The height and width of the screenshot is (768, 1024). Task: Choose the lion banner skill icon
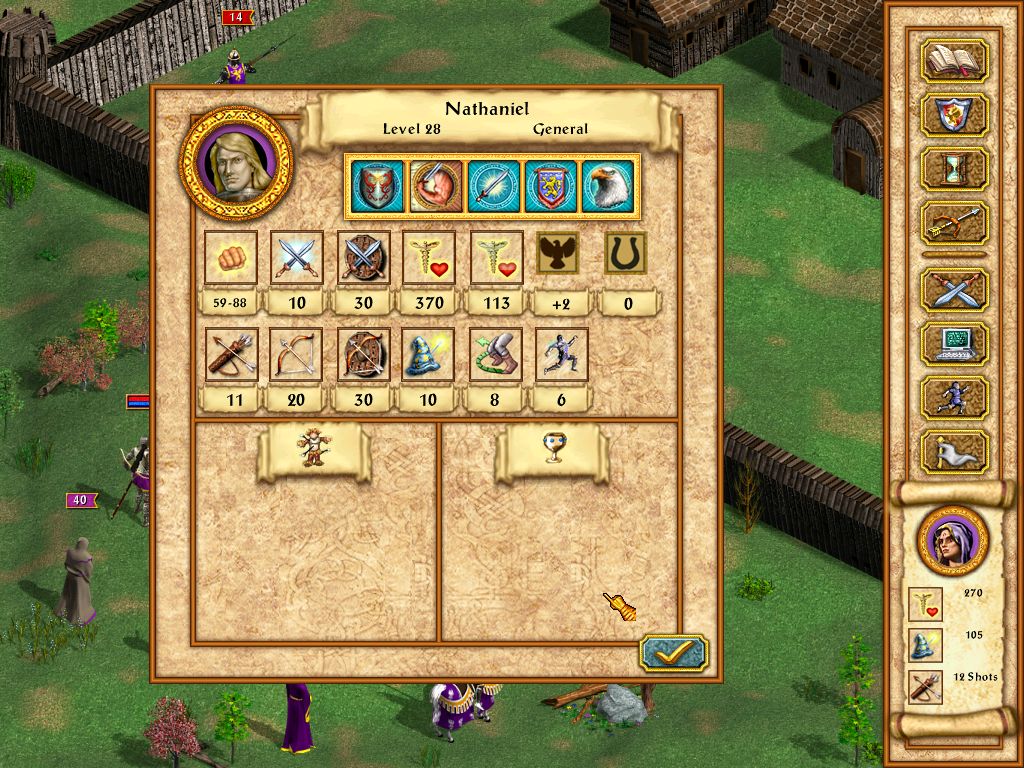pyautogui.click(x=551, y=186)
